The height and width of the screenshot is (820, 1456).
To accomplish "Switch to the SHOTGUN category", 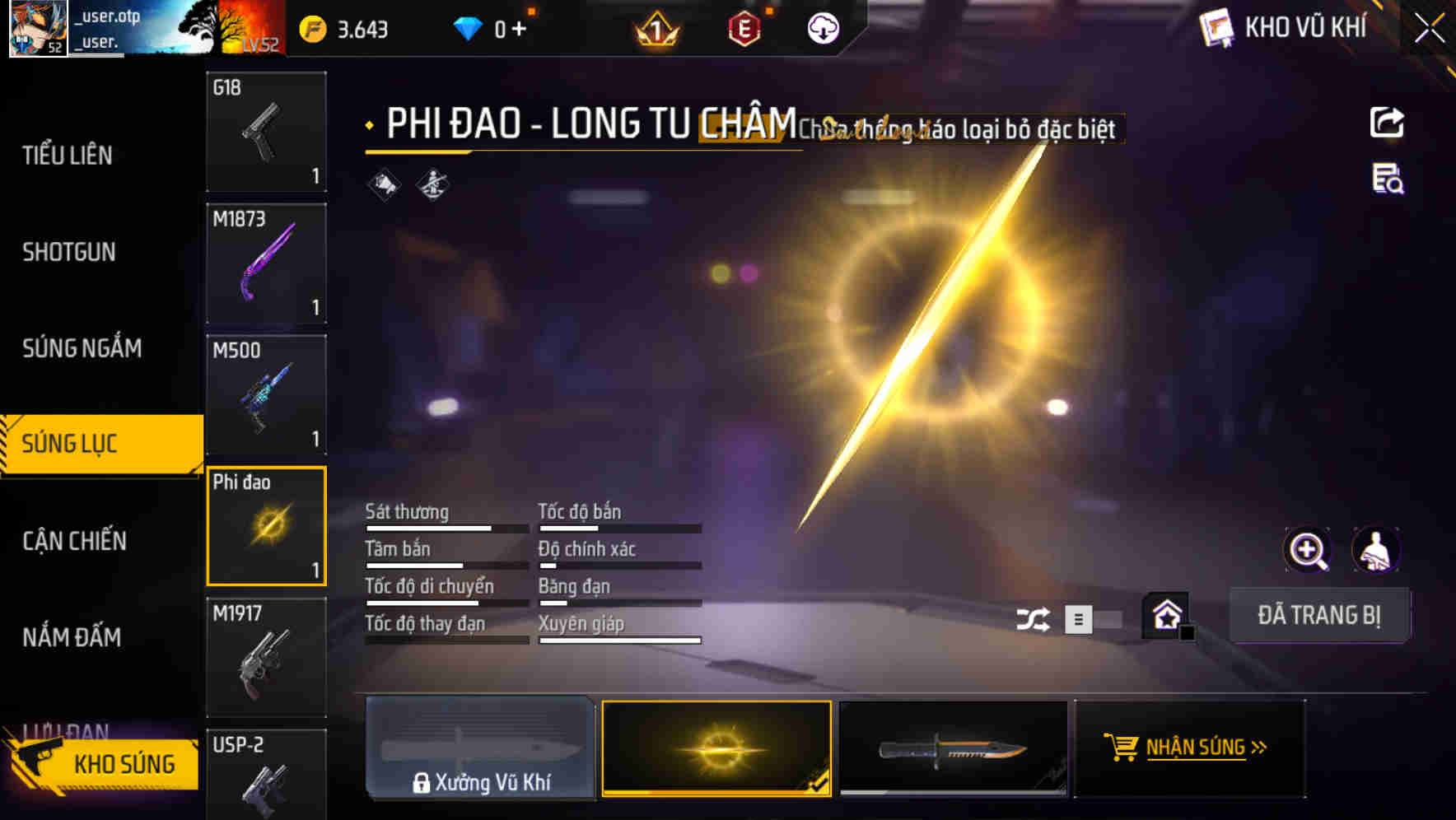I will coord(70,252).
